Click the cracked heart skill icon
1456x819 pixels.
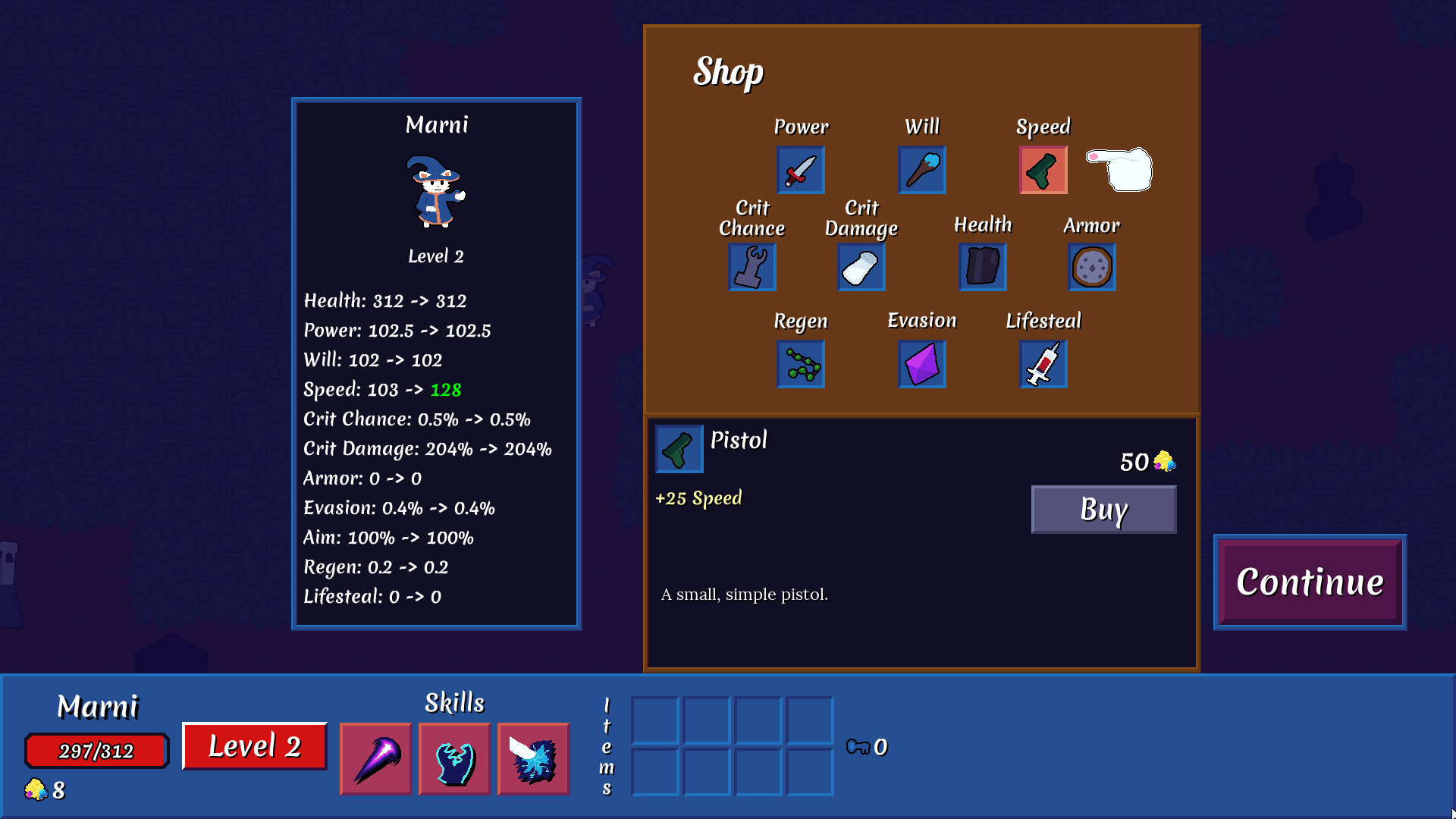click(x=454, y=758)
